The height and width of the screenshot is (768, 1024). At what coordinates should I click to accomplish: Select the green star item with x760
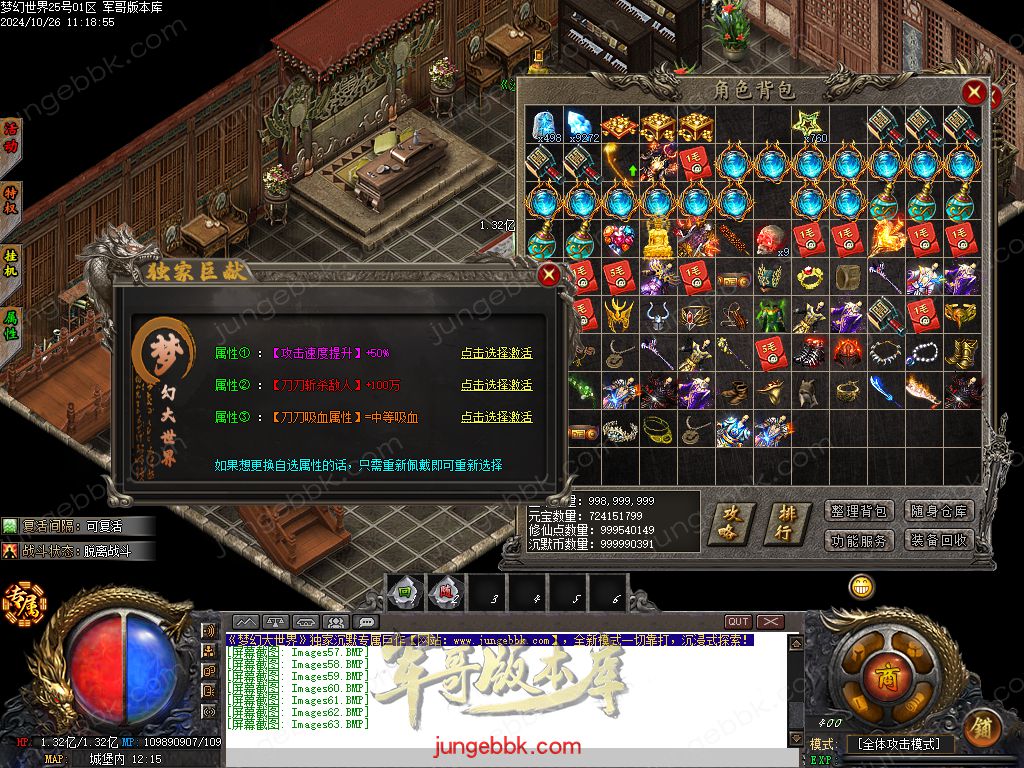[x=808, y=125]
